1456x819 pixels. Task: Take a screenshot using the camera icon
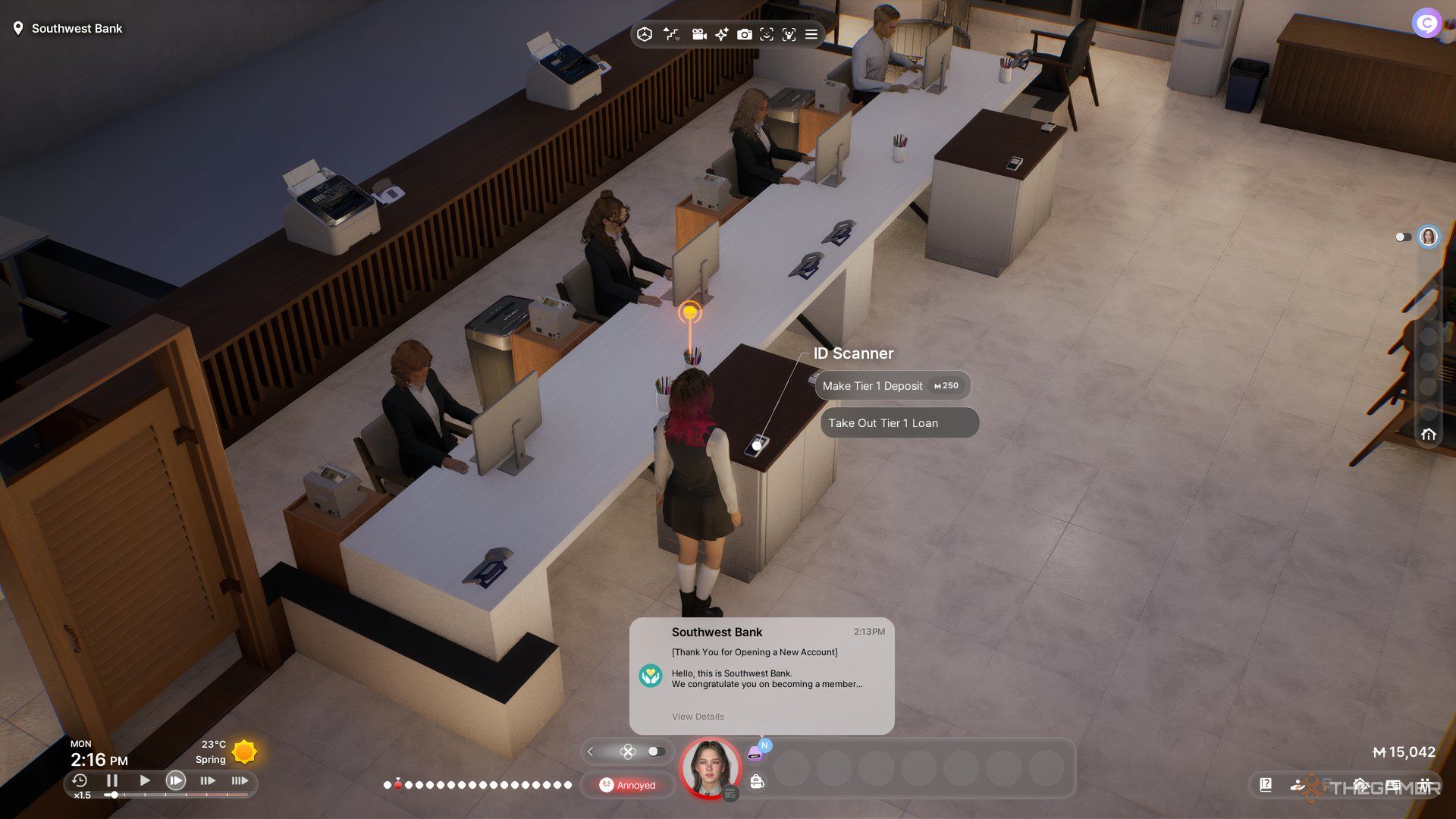[x=745, y=34]
